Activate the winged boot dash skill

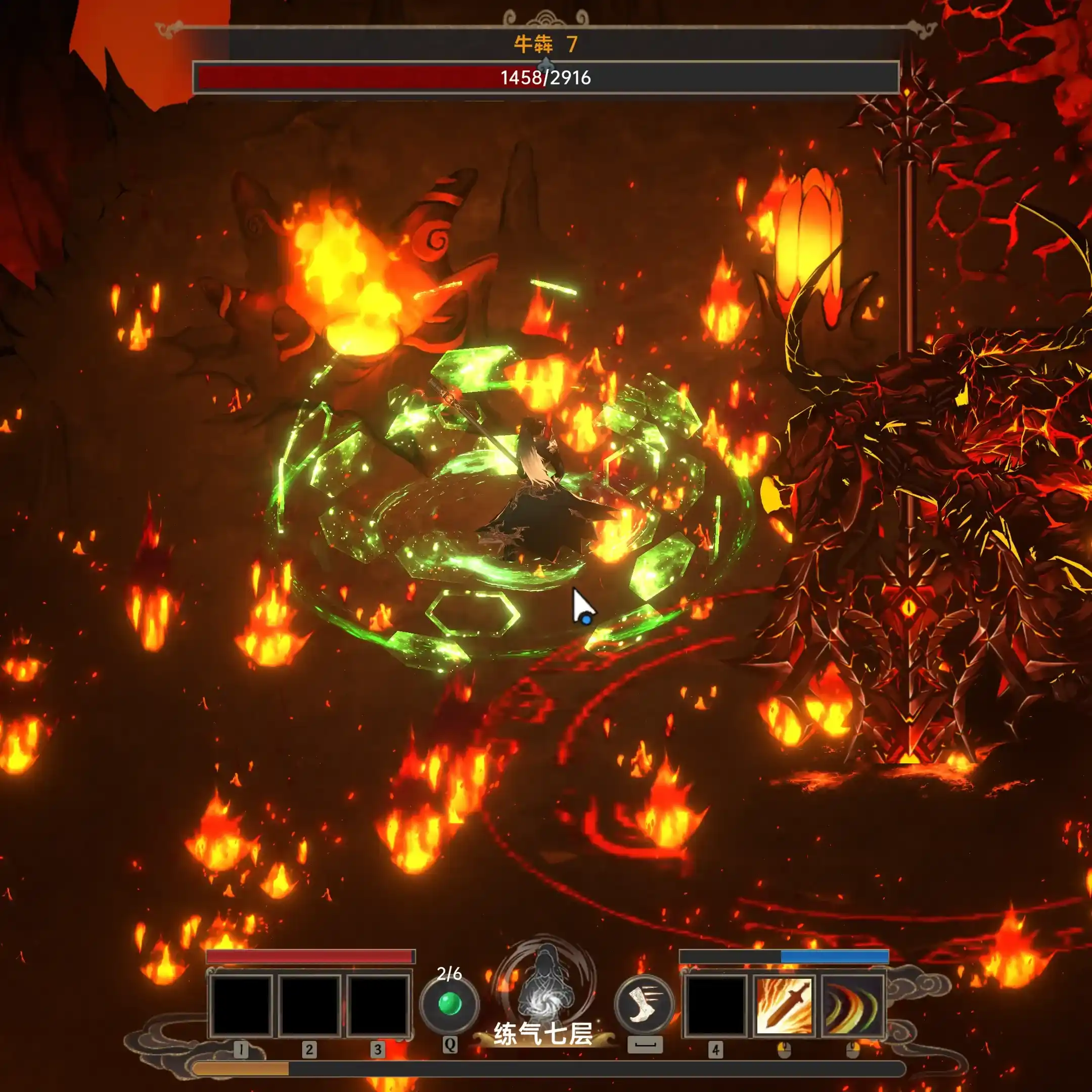pyautogui.click(x=644, y=1005)
